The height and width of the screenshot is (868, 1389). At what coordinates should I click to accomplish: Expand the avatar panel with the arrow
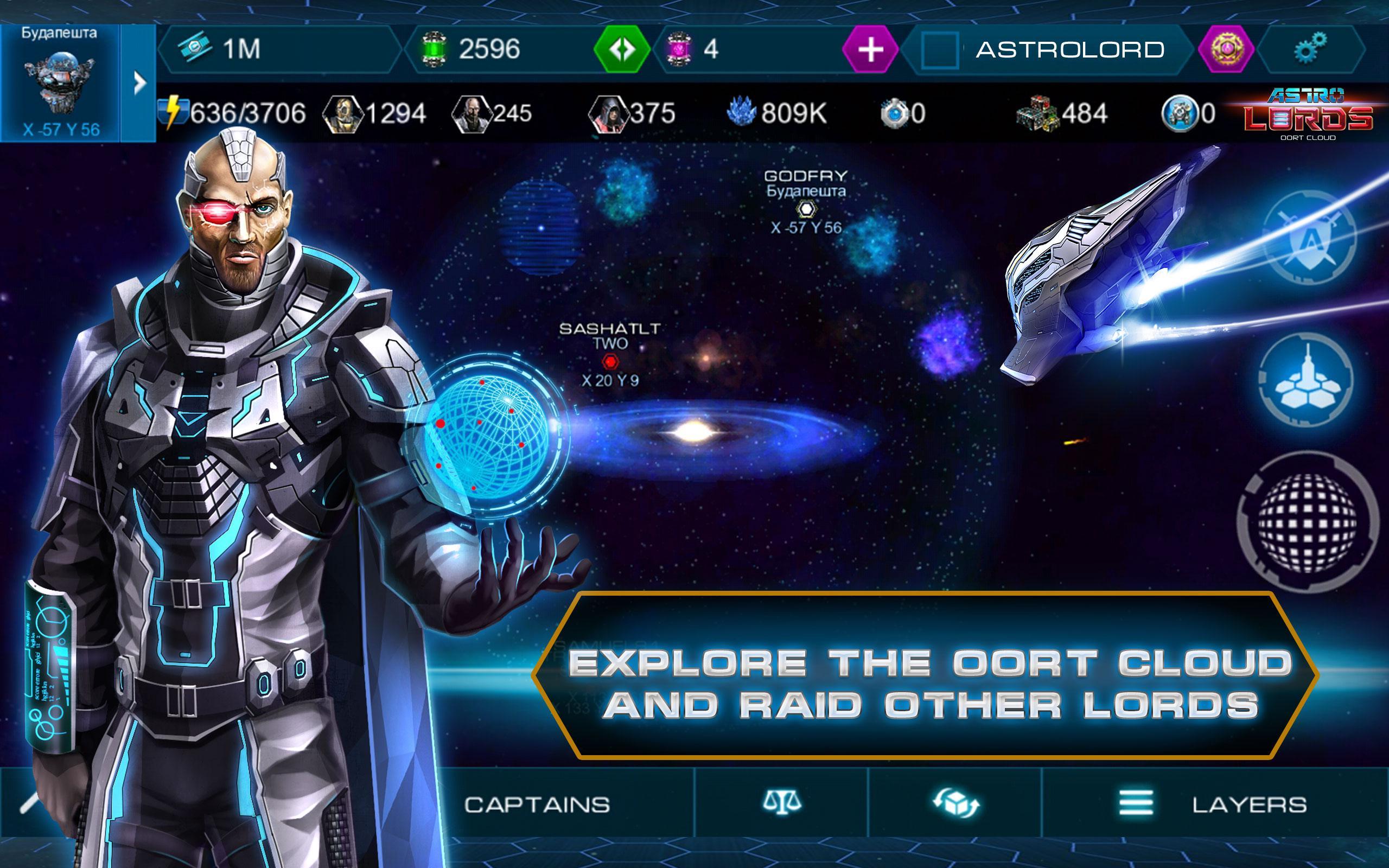[139, 82]
